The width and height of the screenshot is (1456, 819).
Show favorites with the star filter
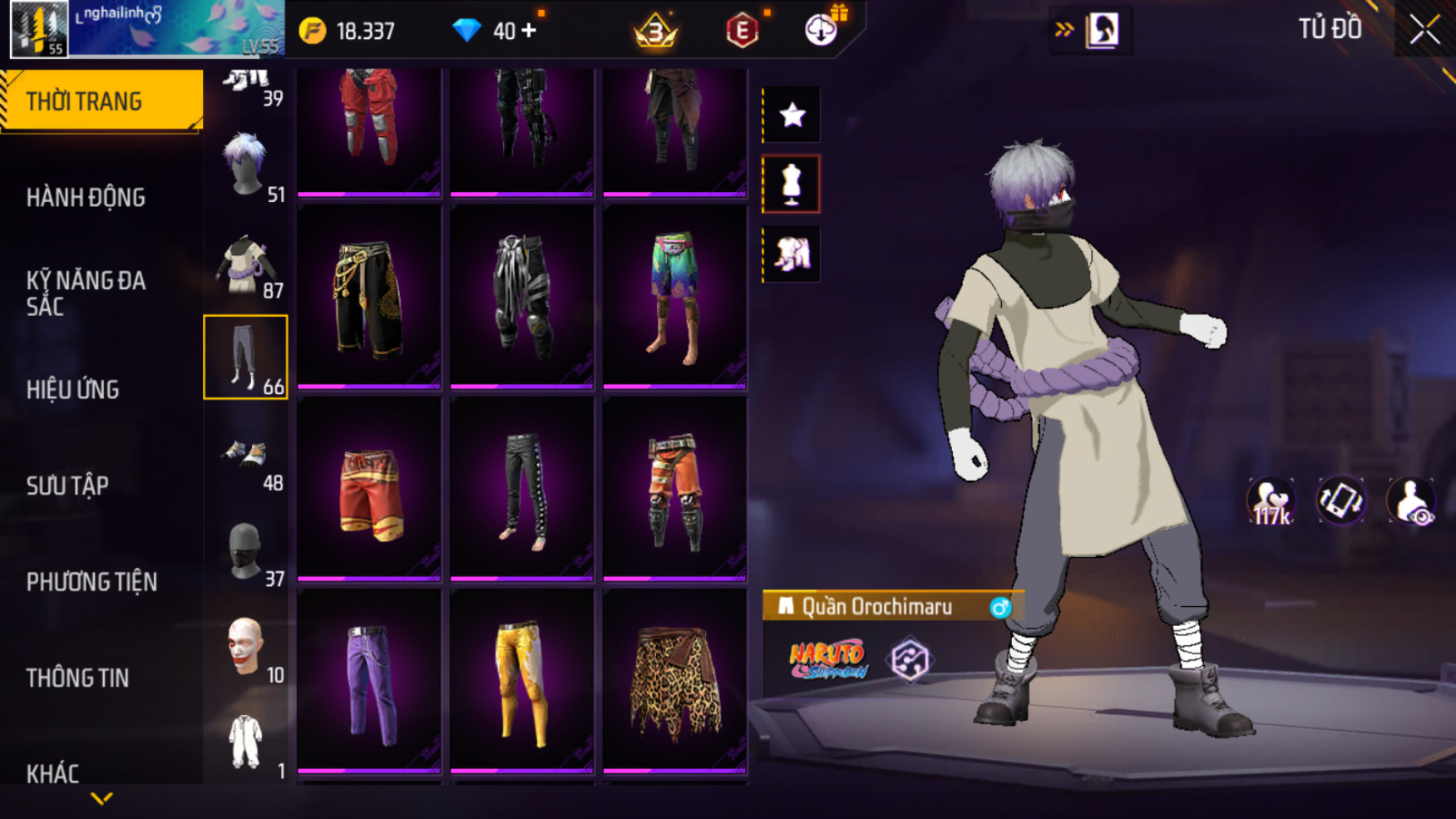792,115
